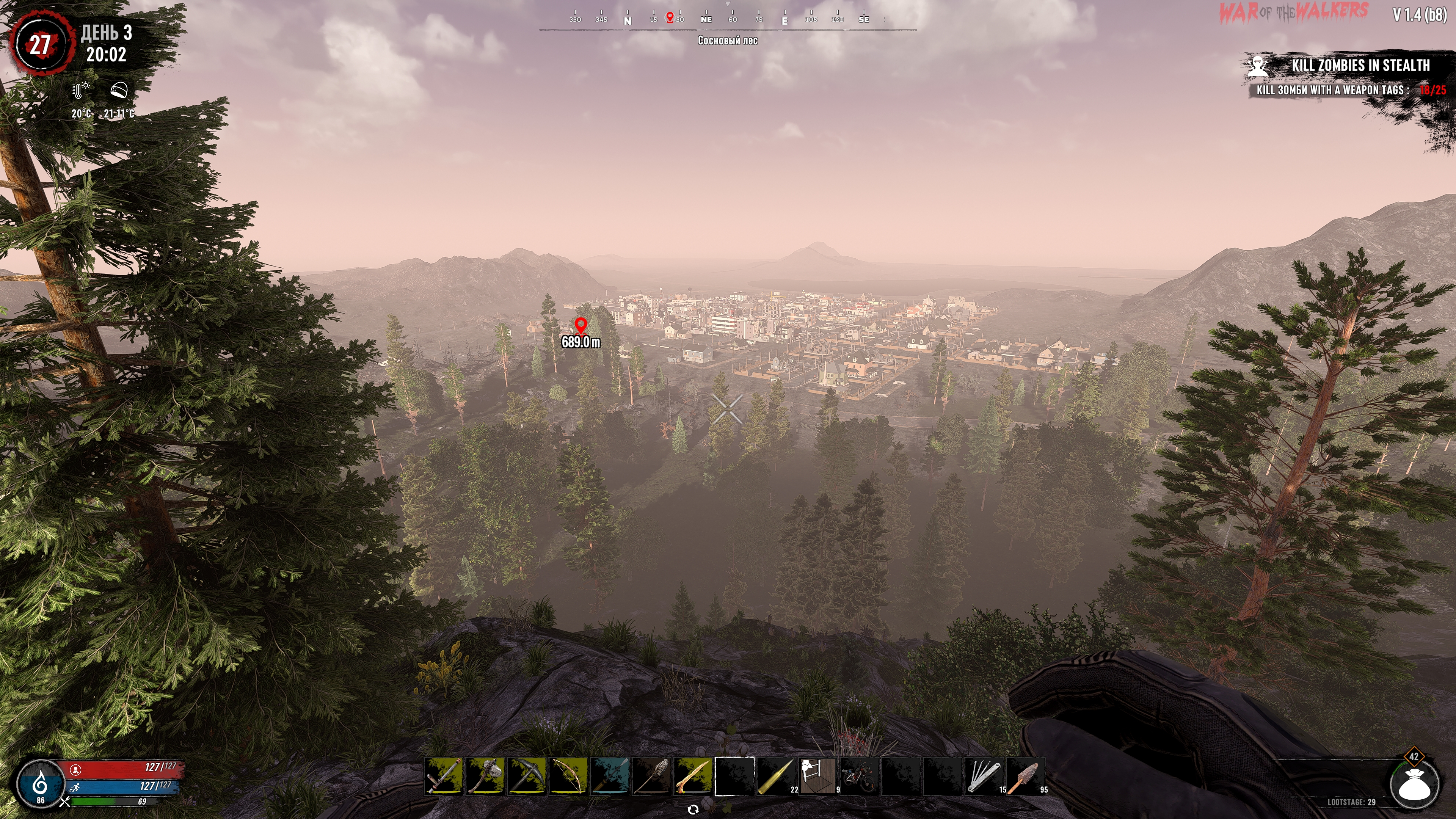Screen dimensions: 1456x819
Task: Click the loot bag icon above Lootstage
Action: (x=1415, y=786)
